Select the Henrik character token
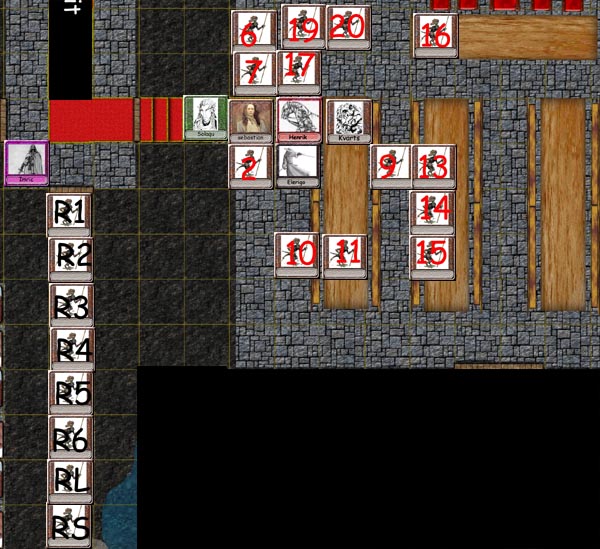Screen dimensions: 600x549 tap(298, 120)
